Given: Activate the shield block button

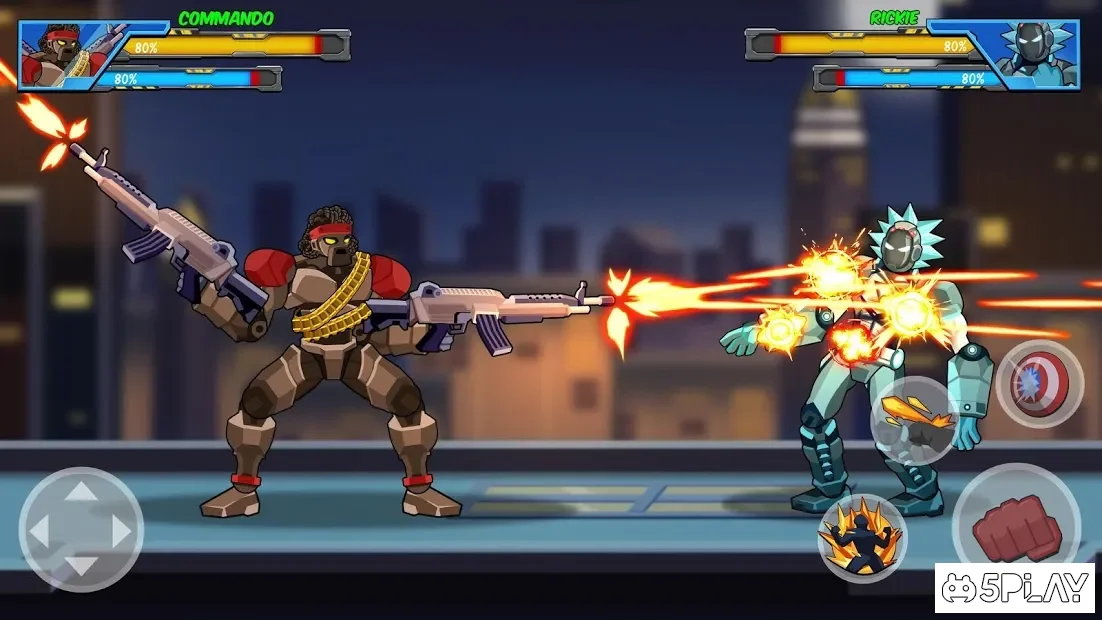Looking at the screenshot, I should [x=1039, y=385].
